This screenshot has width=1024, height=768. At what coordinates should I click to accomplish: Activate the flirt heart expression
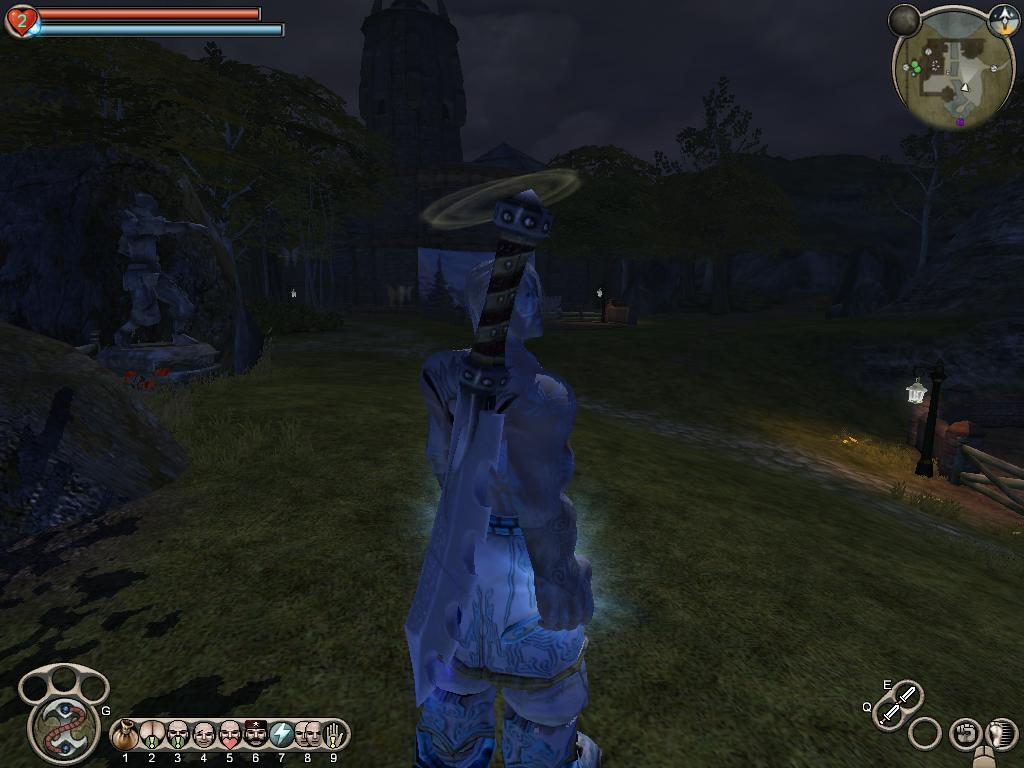tap(230, 736)
